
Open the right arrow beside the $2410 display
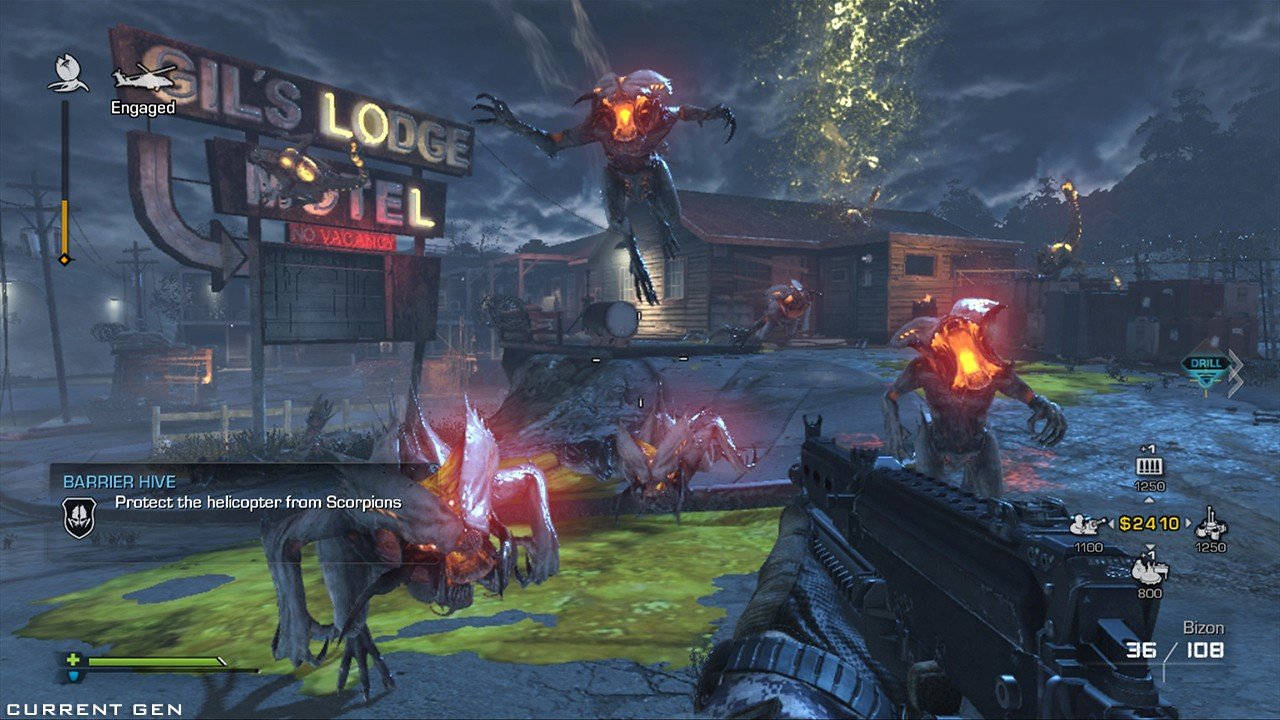[x=1188, y=522]
